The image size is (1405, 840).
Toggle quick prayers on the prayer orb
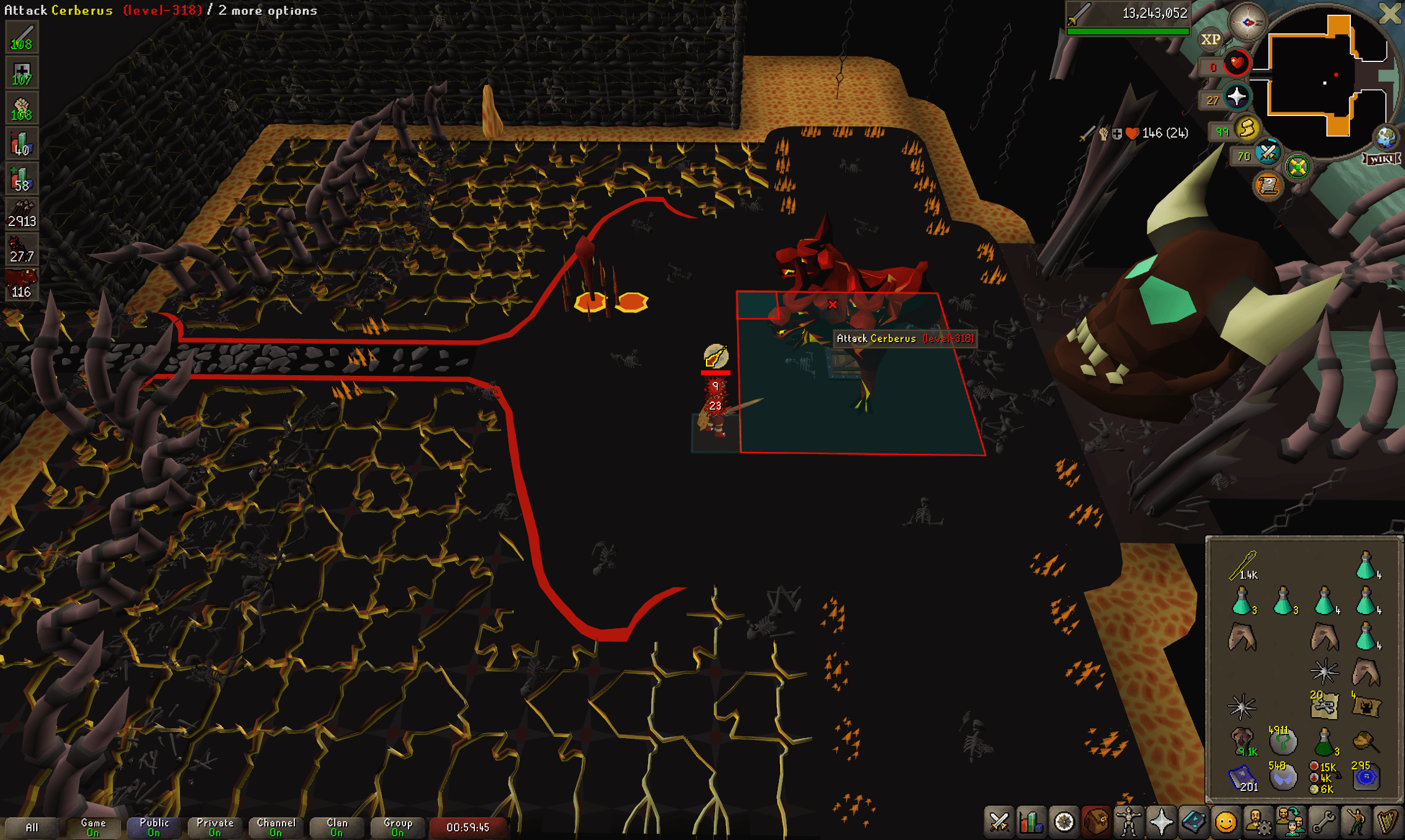1236,97
